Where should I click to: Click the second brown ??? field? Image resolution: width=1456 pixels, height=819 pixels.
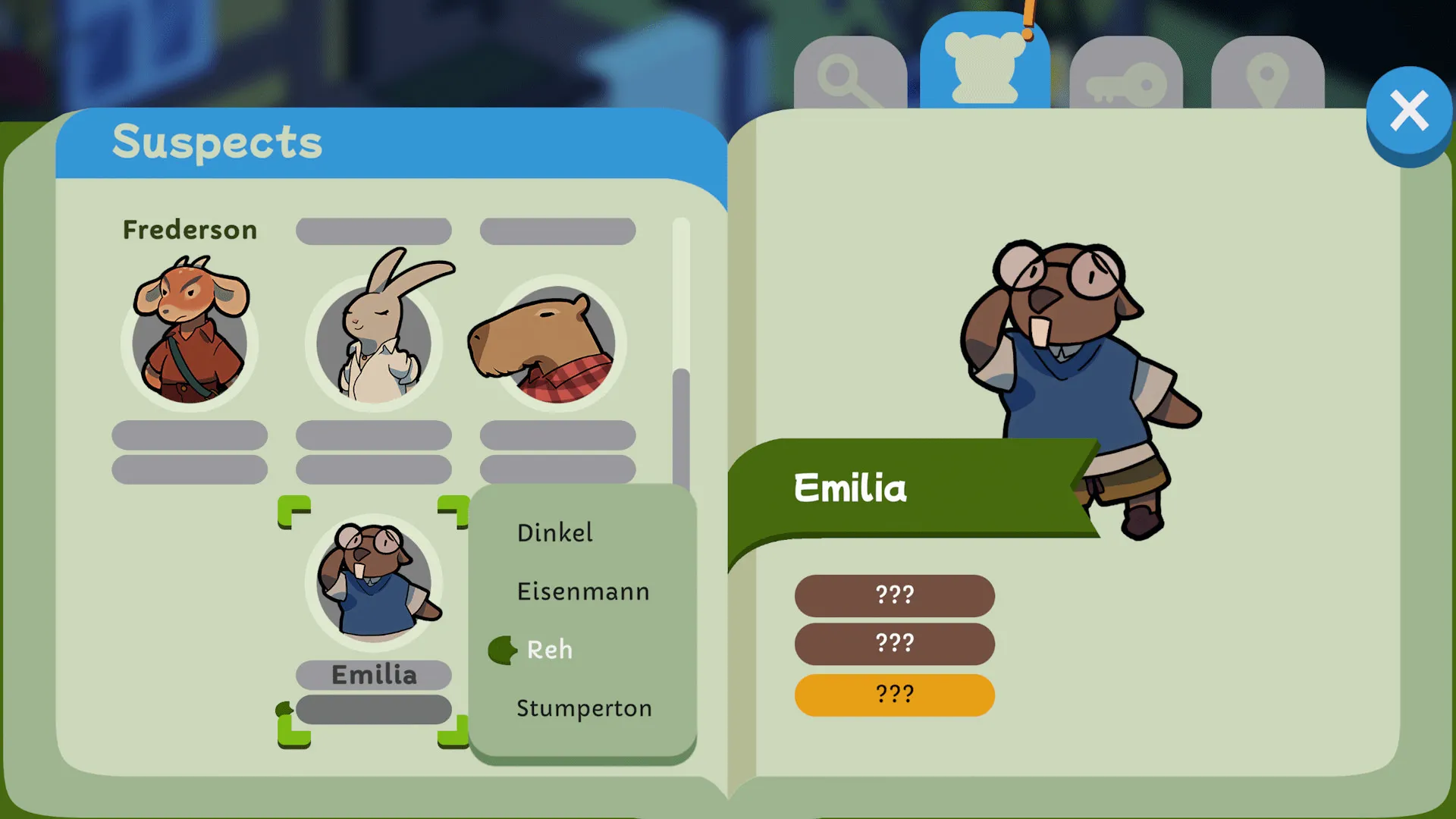click(x=894, y=644)
